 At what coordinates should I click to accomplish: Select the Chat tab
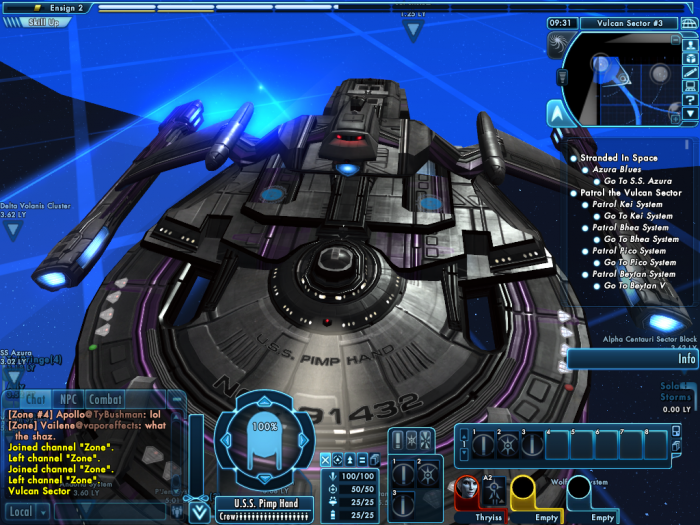tap(35, 399)
